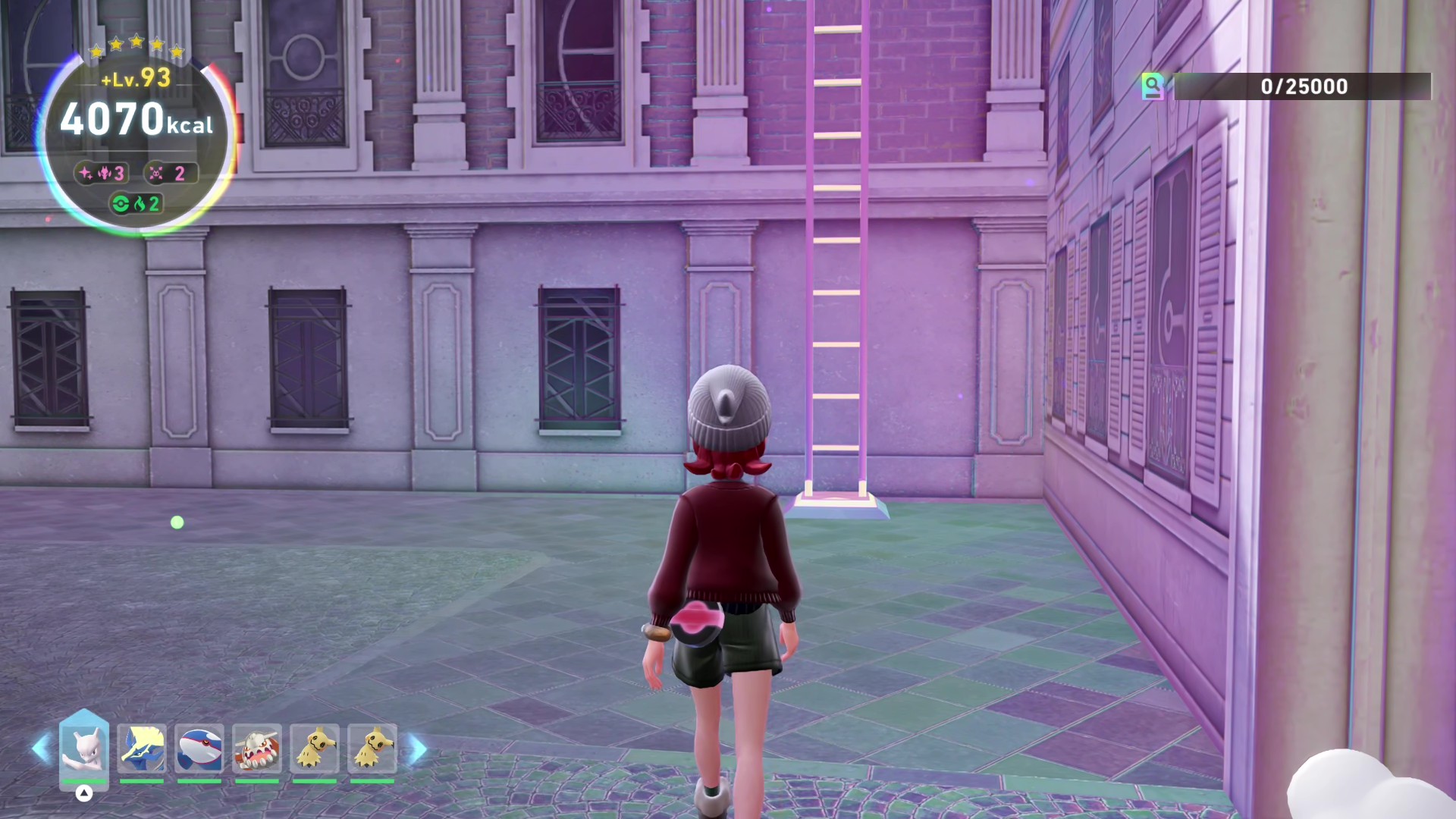Inspect the pink sparkle power level 3 badge
This screenshot has width=1456, height=819.
[102, 174]
